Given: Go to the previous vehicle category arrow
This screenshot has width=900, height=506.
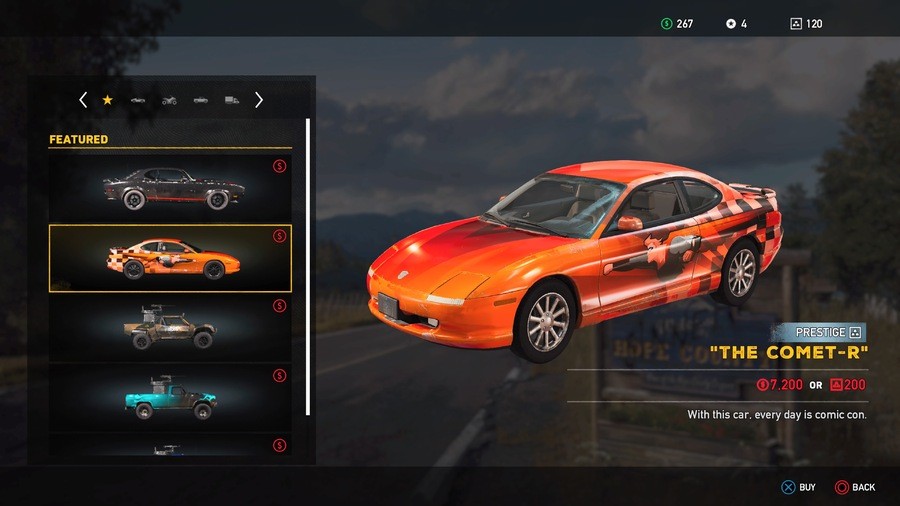Looking at the screenshot, I should pos(83,100).
